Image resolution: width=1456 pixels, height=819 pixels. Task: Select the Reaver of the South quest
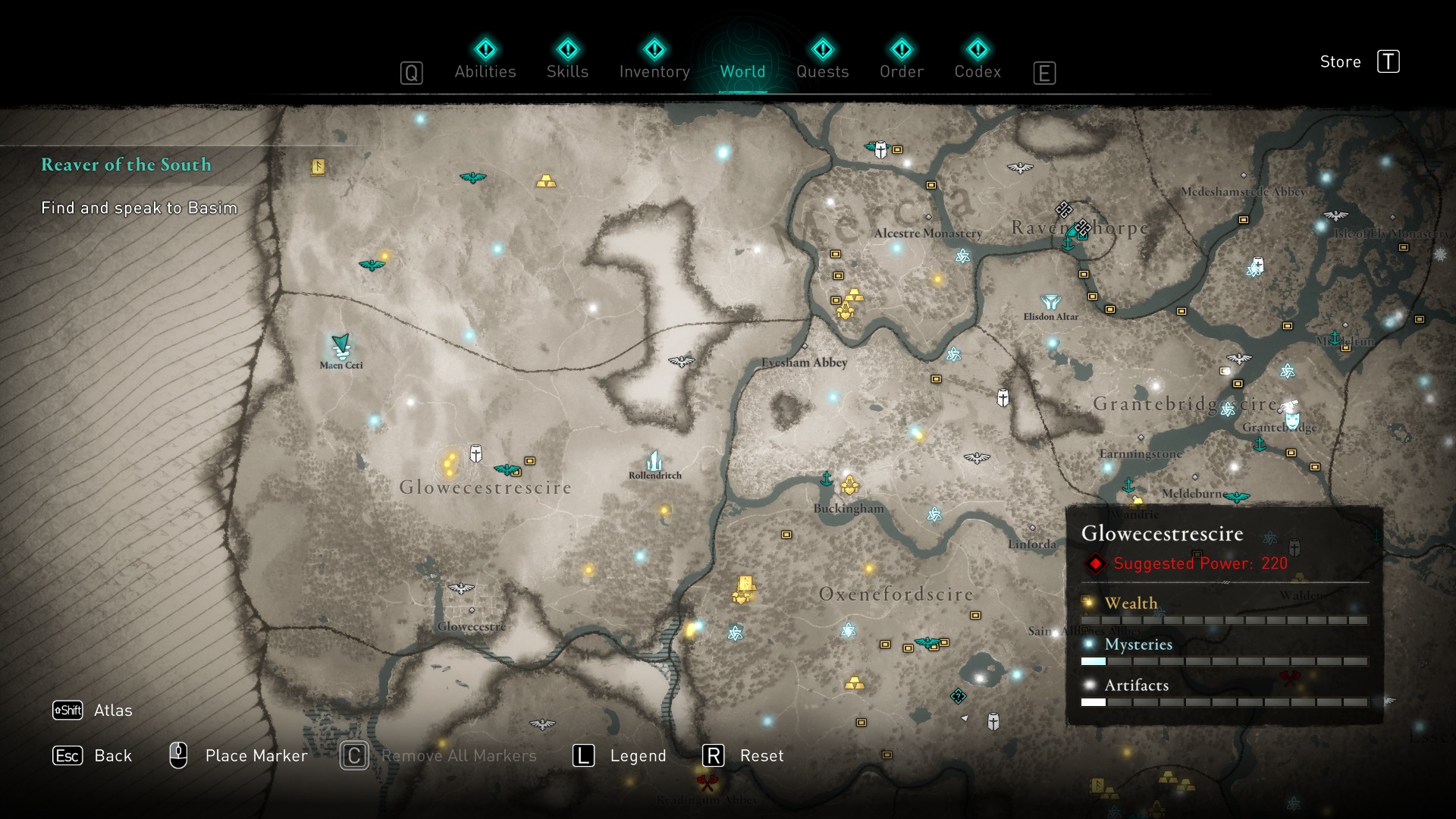pyautogui.click(x=126, y=165)
